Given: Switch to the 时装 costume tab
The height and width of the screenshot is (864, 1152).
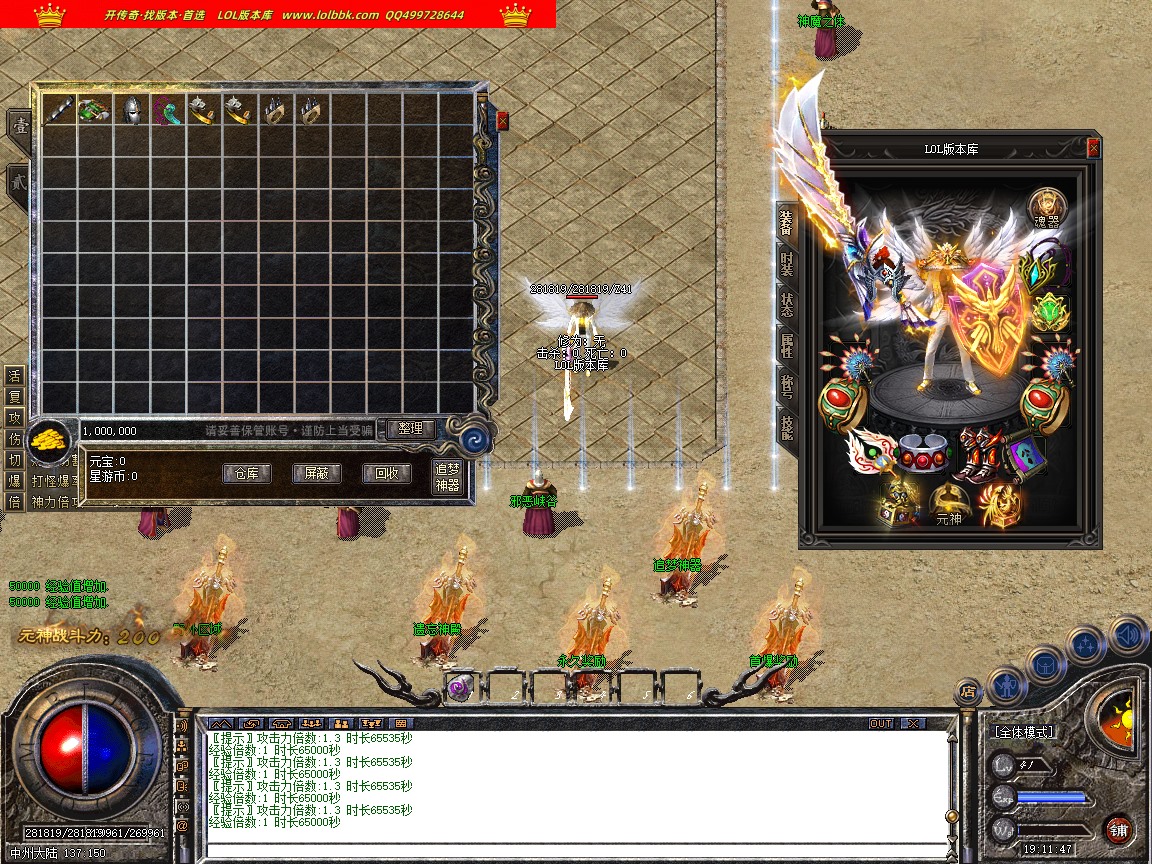Looking at the screenshot, I should coord(787,263).
